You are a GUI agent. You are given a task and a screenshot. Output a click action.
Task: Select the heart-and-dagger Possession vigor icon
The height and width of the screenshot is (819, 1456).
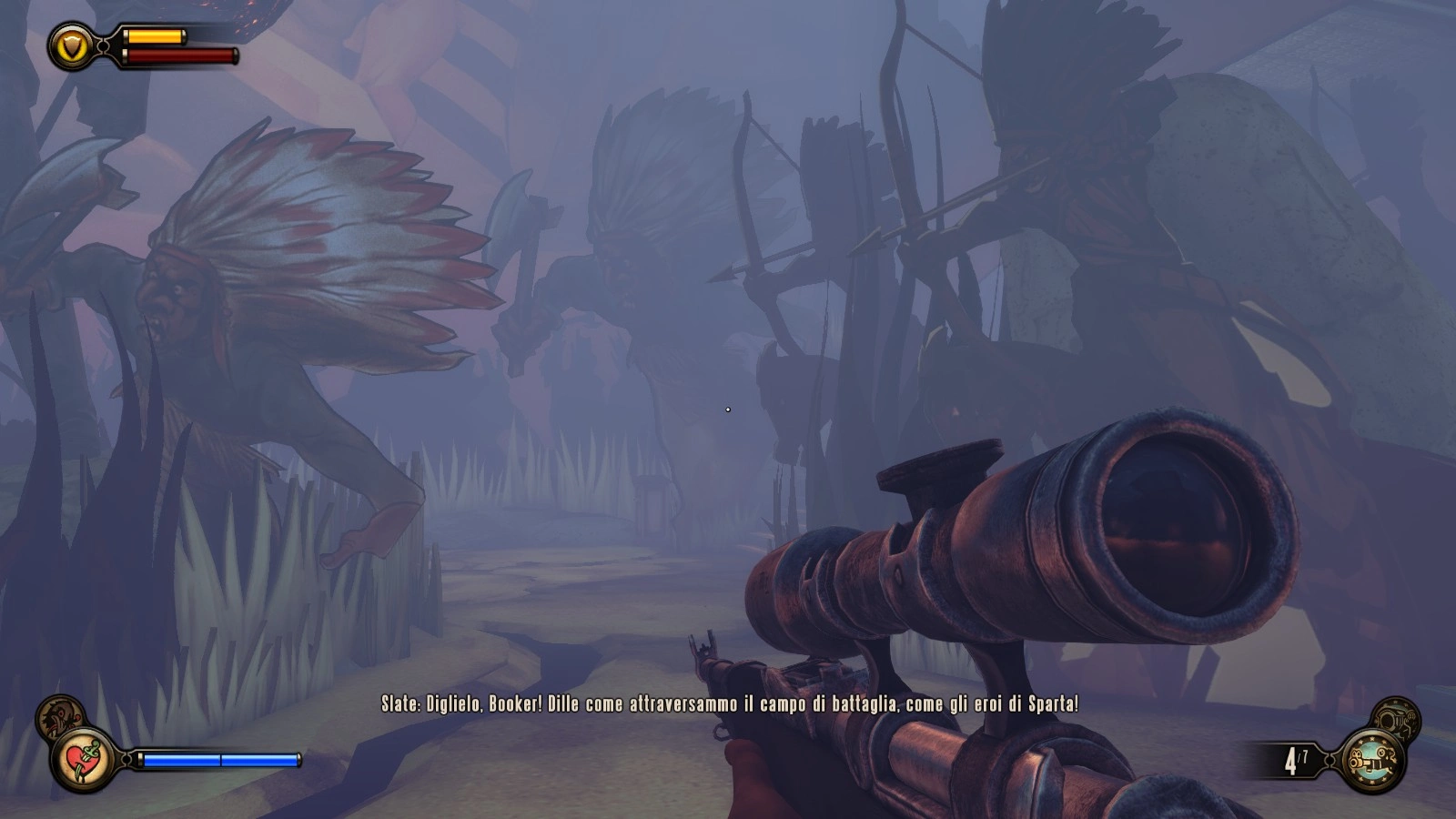[x=84, y=760]
